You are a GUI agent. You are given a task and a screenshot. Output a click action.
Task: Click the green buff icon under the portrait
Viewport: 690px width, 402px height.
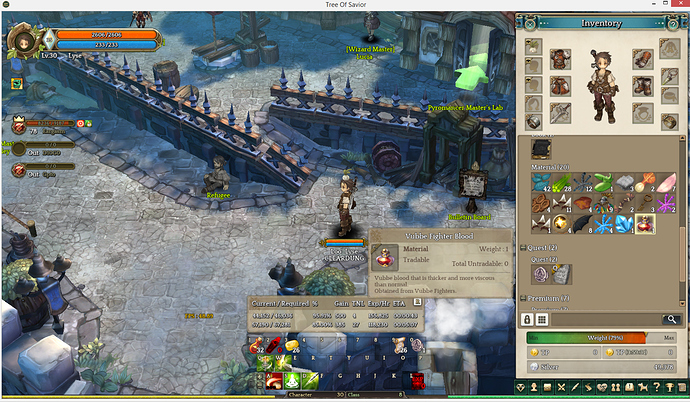[x=16, y=83]
